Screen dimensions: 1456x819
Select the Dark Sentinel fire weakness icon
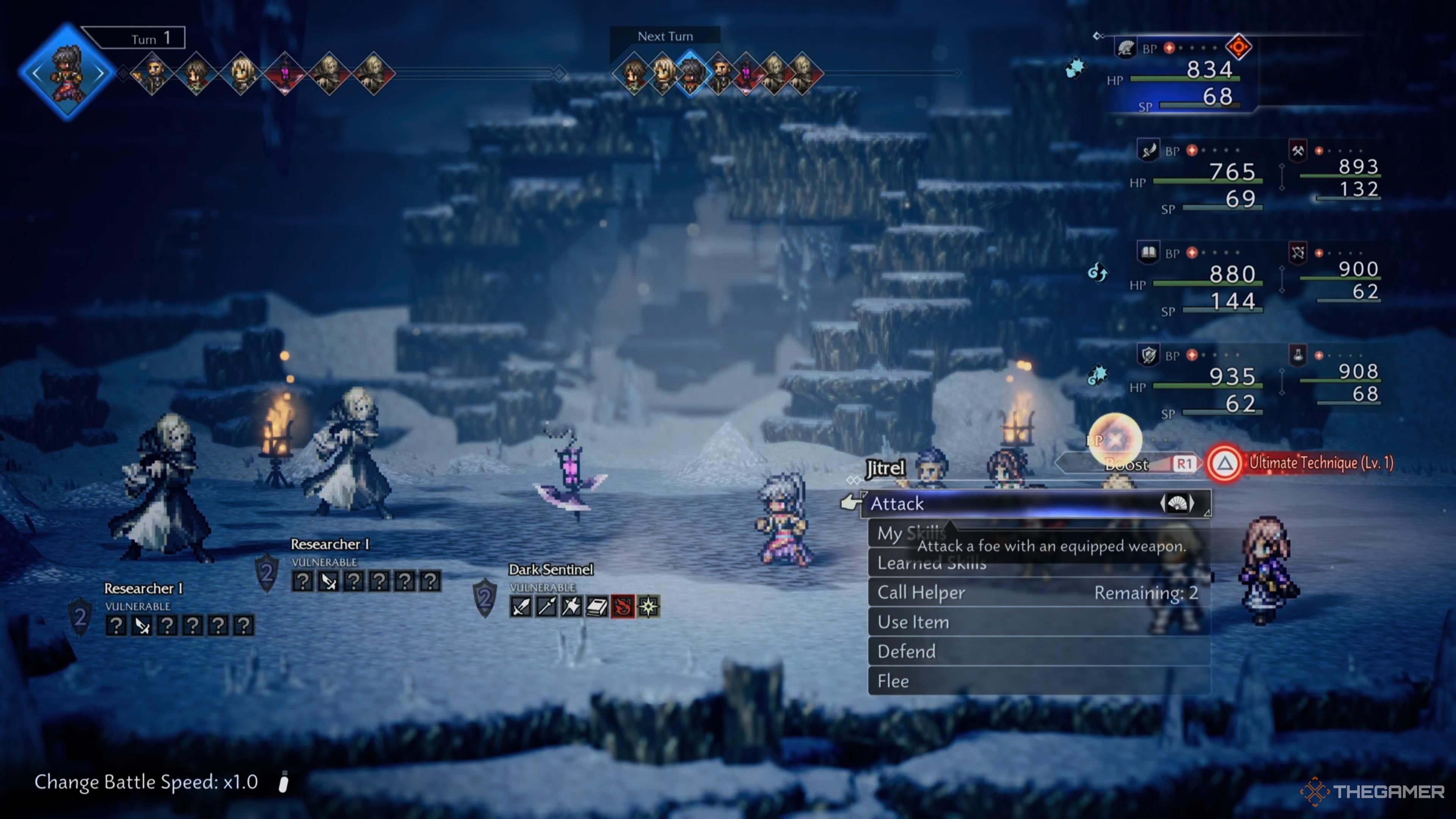[623, 607]
